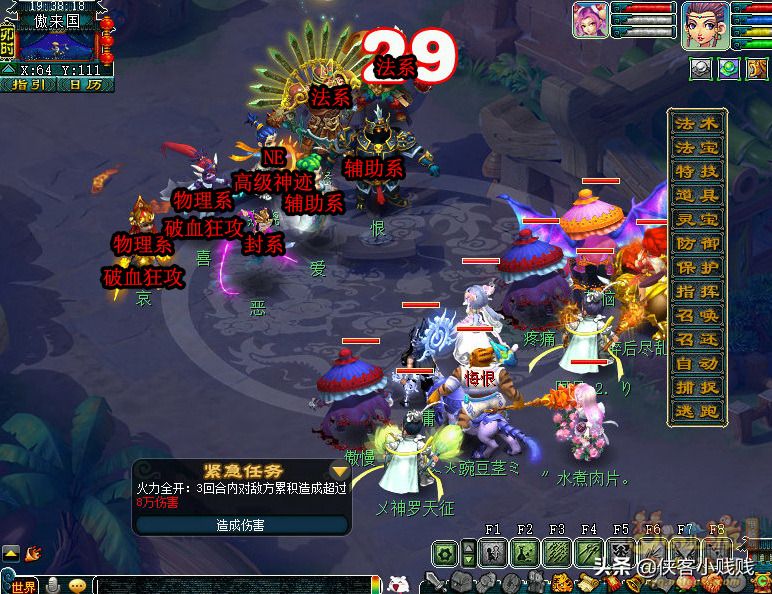Image resolution: width=772 pixels, height=594 pixels.
Task: Choose the 法术 (Spell) battle command
Action: [x=697, y=124]
